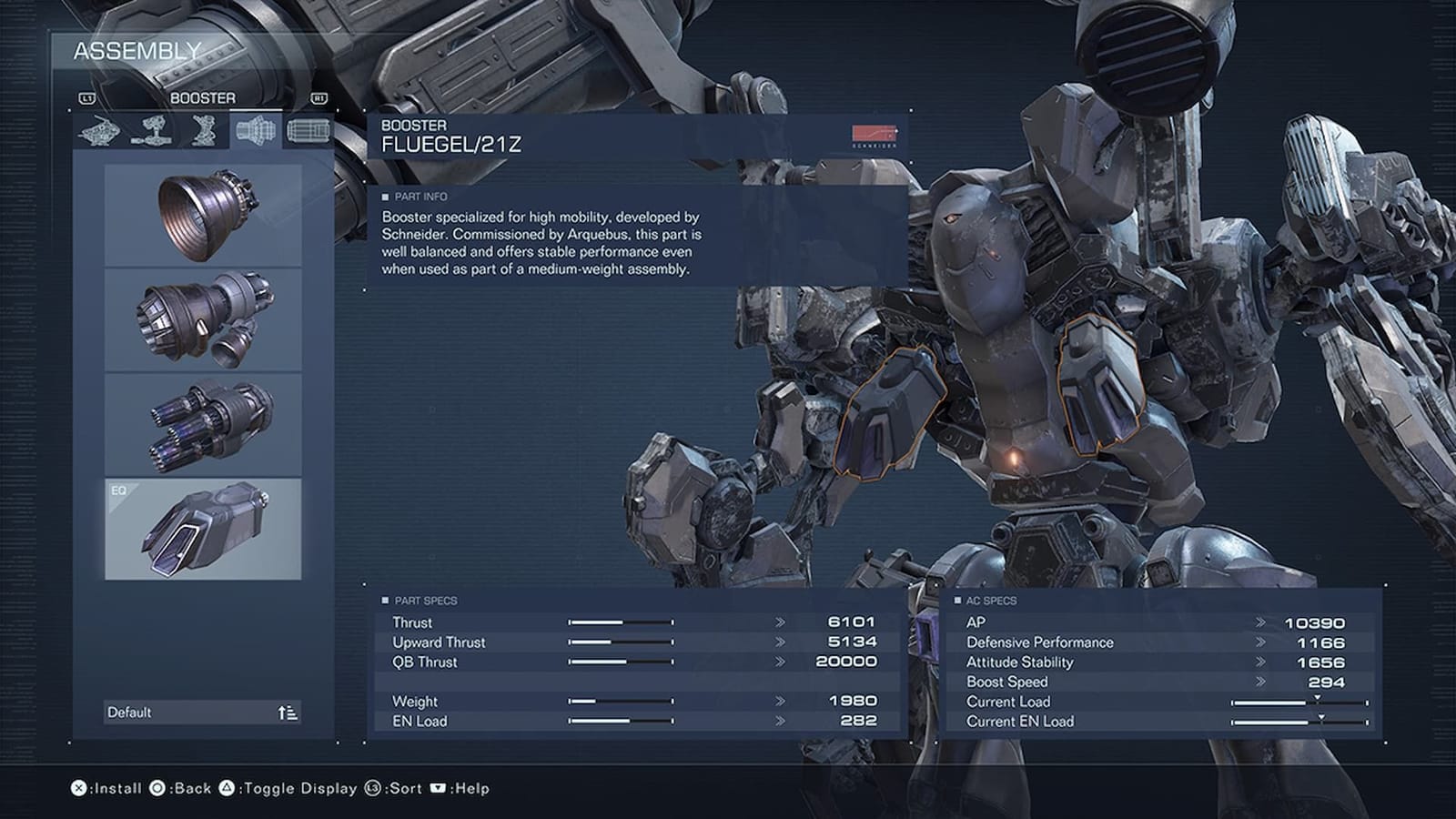Select the generator category icon
This screenshot has width=1456, height=819.
pyautogui.click(x=309, y=130)
